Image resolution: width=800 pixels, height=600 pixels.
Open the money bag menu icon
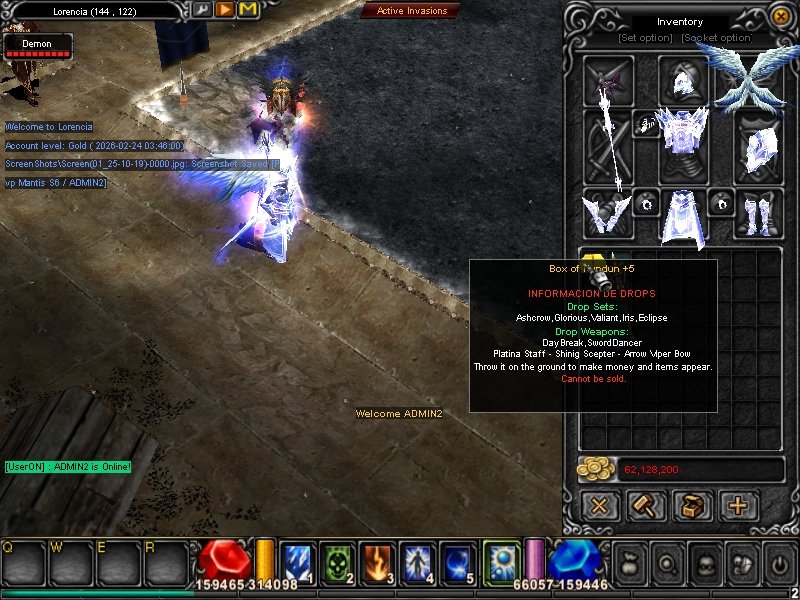point(629,564)
